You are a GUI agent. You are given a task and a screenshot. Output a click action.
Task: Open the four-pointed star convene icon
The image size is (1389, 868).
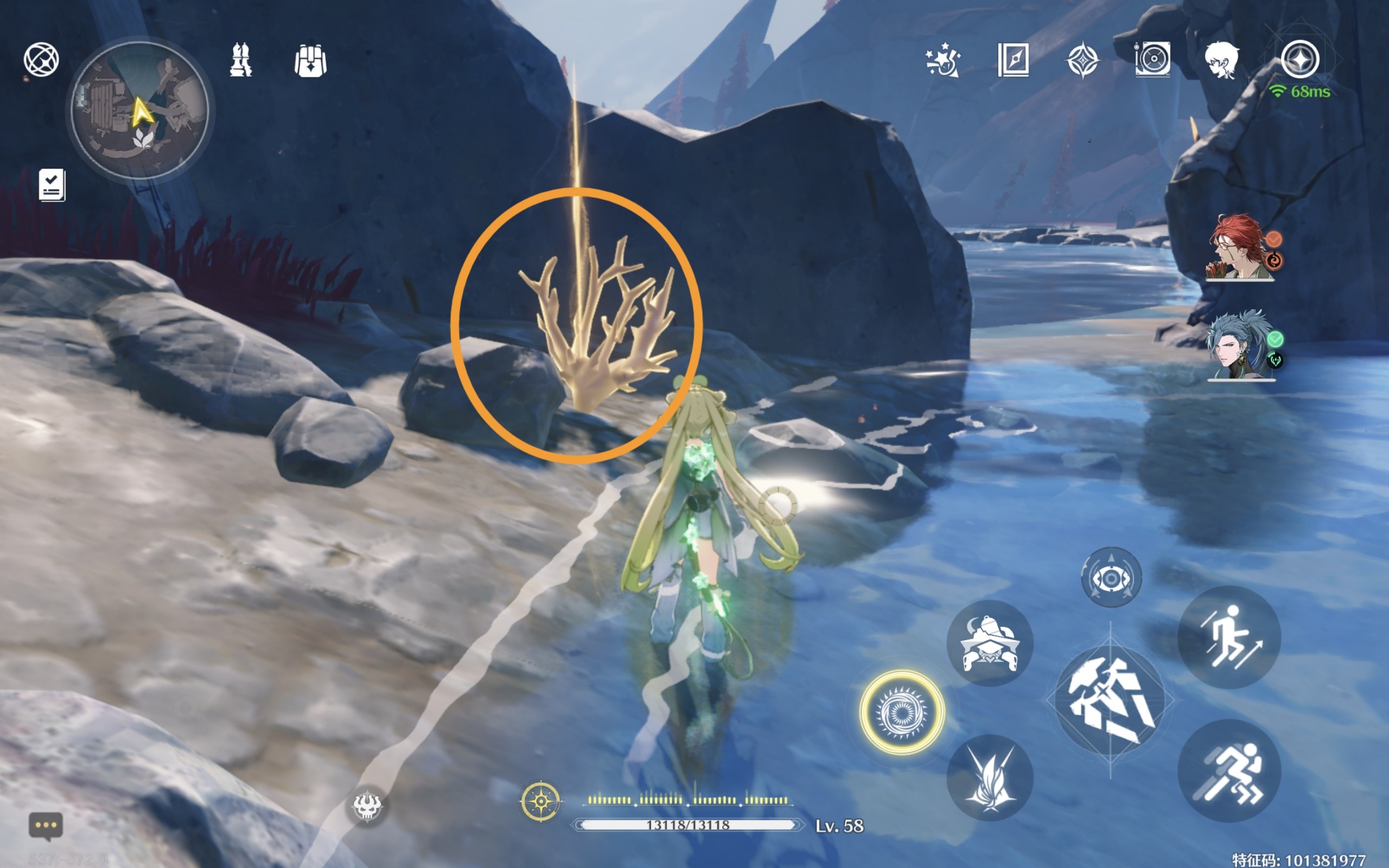(x=1082, y=60)
